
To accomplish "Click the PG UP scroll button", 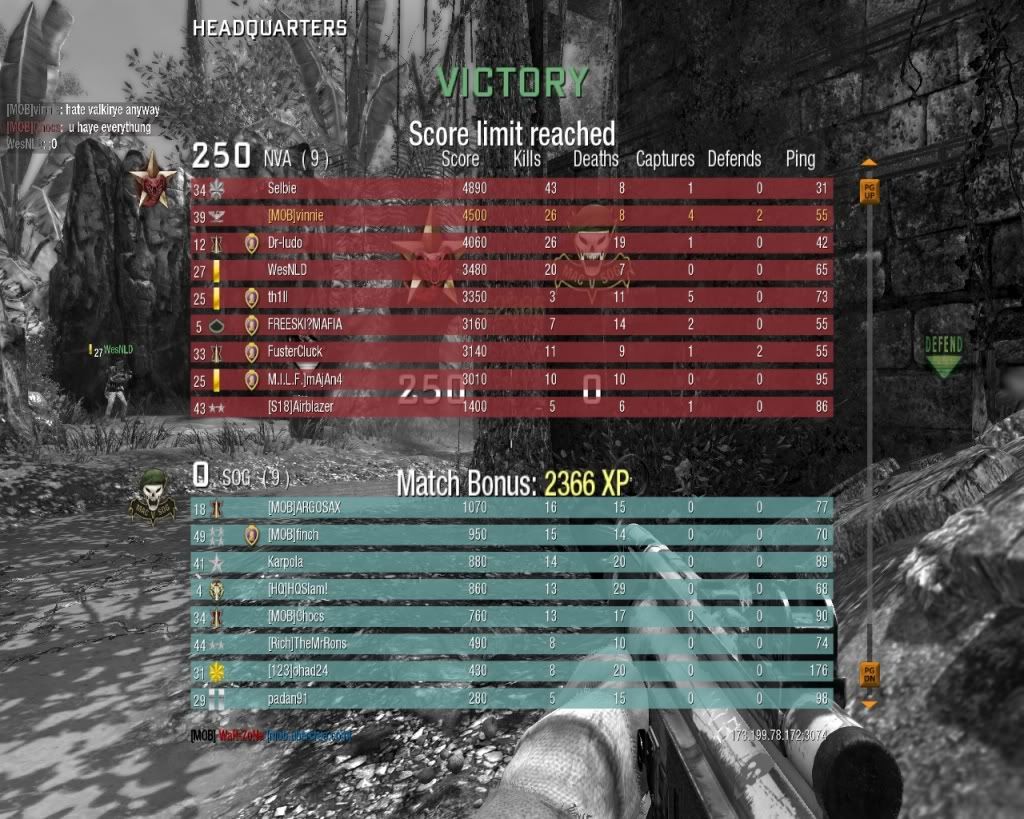I will pyautogui.click(x=868, y=189).
